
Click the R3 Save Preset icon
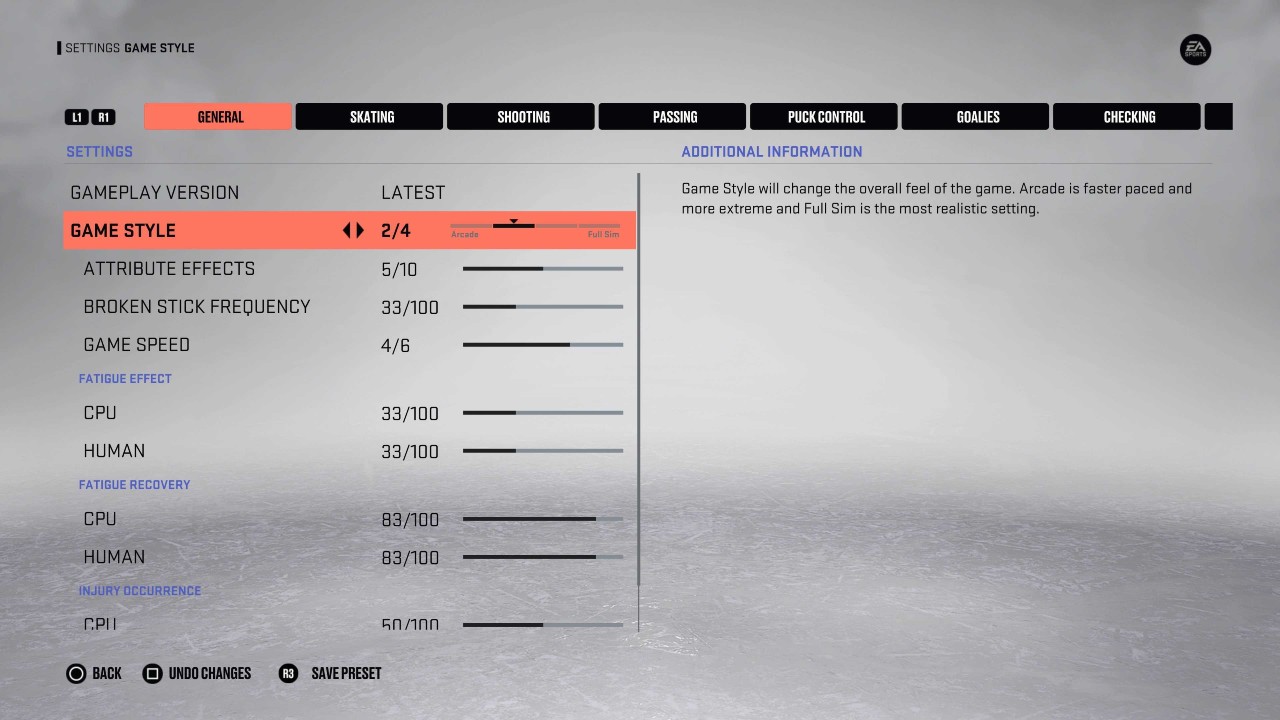coord(288,673)
